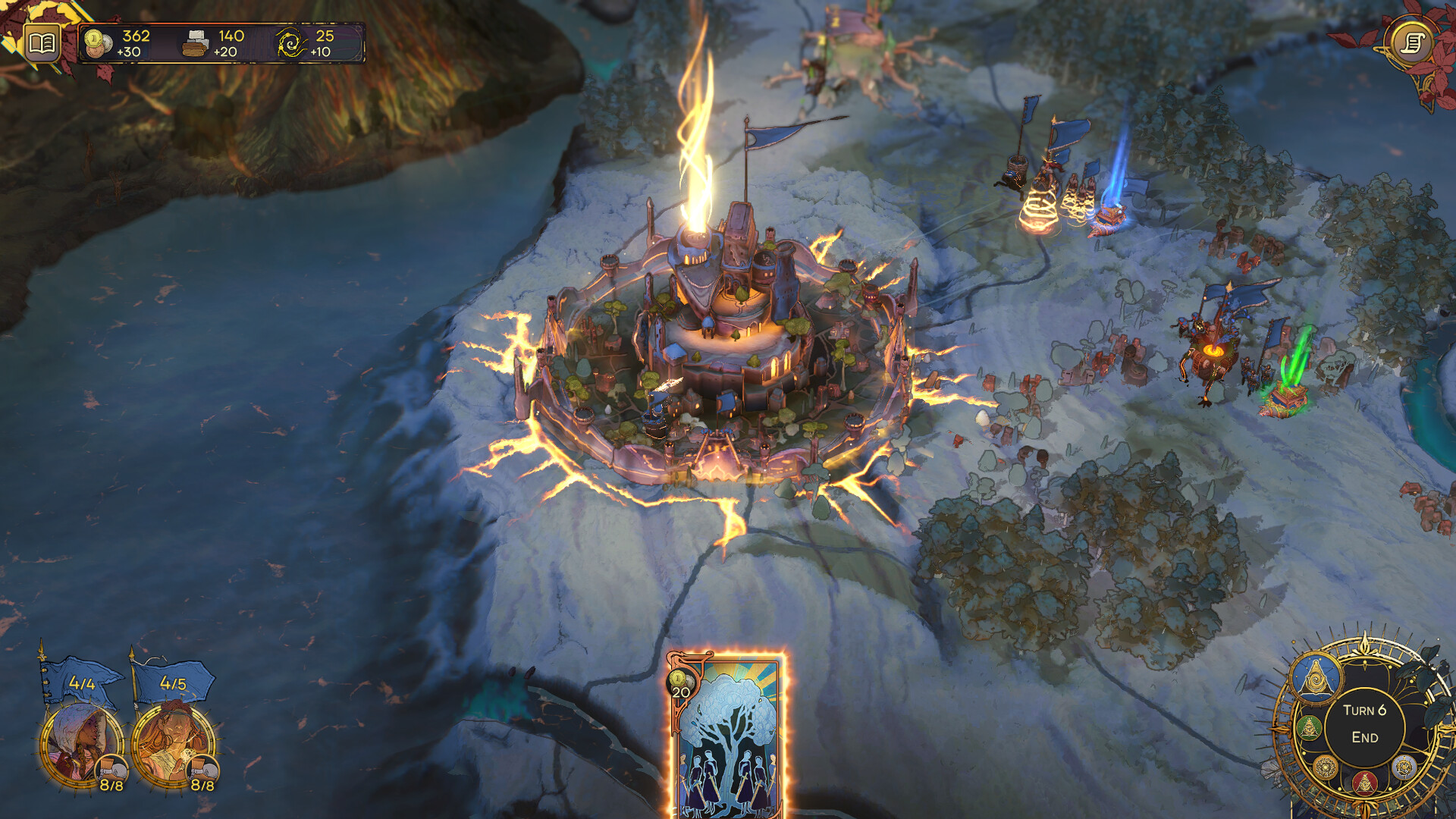
Task: Click the gold coins resource icon showing 362
Action: [x=99, y=42]
